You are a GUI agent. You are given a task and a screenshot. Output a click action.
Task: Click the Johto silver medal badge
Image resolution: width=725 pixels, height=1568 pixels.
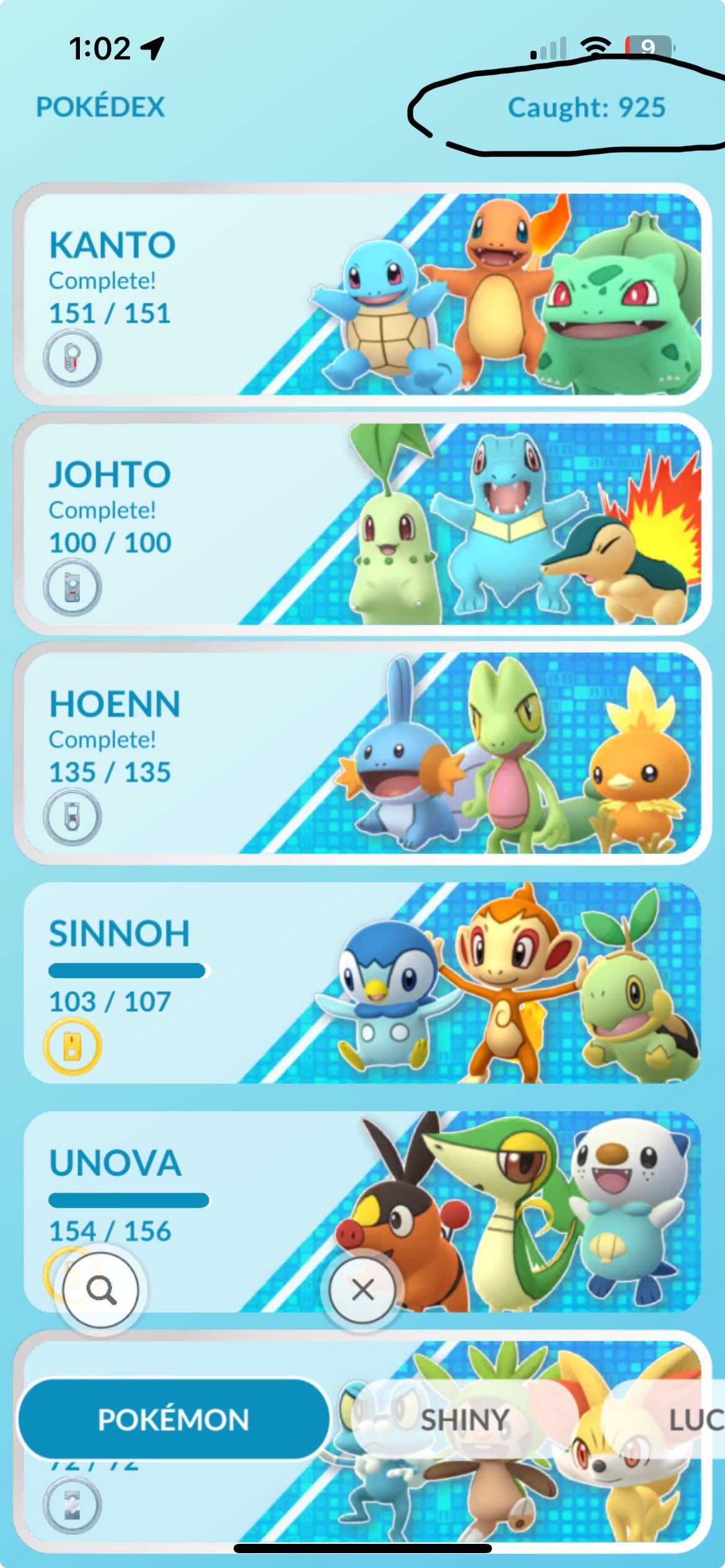[x=72, y=588]
